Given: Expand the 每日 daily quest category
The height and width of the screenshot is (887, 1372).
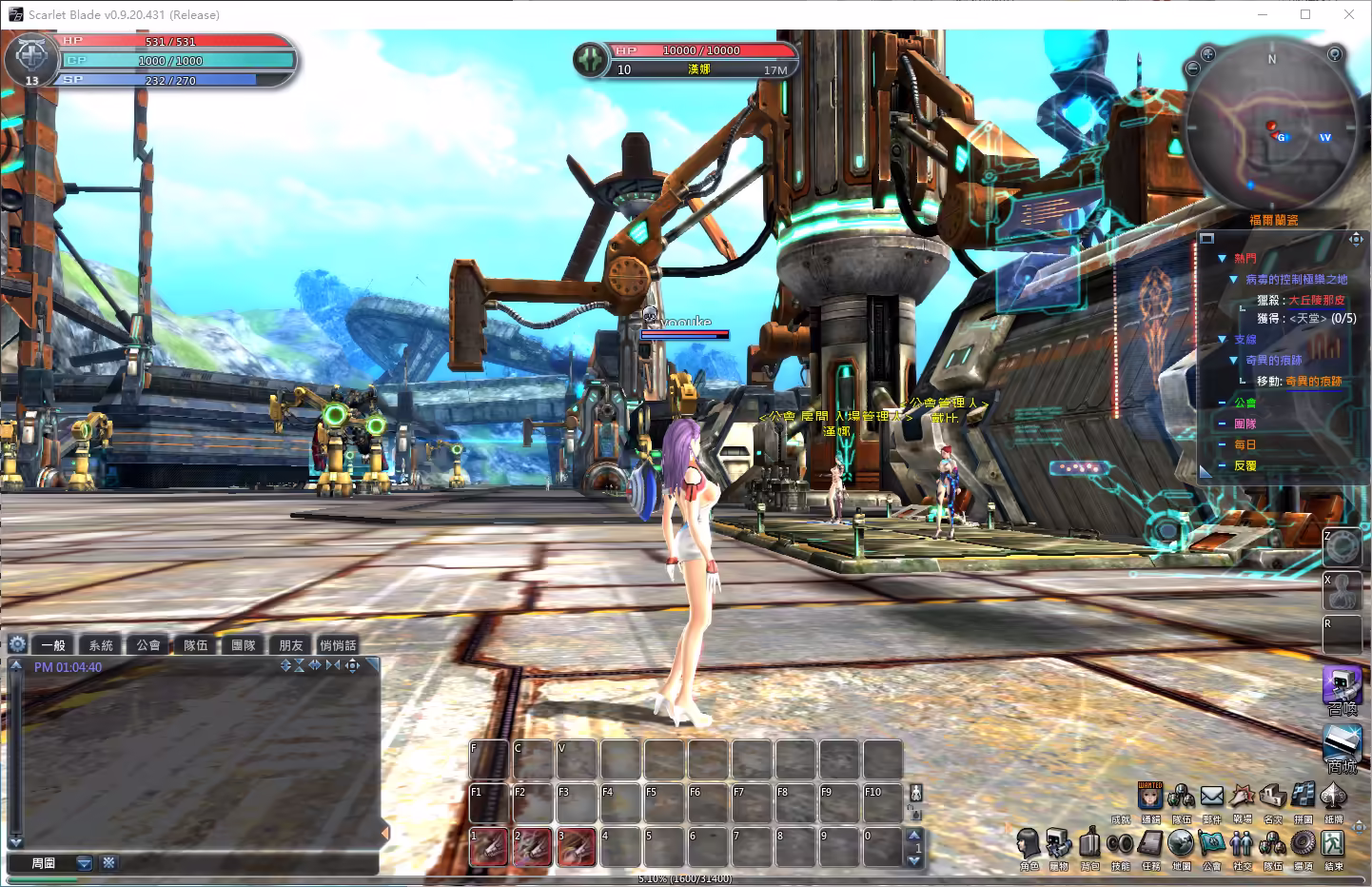Looking at the screenshot, I should [1222, 444].
